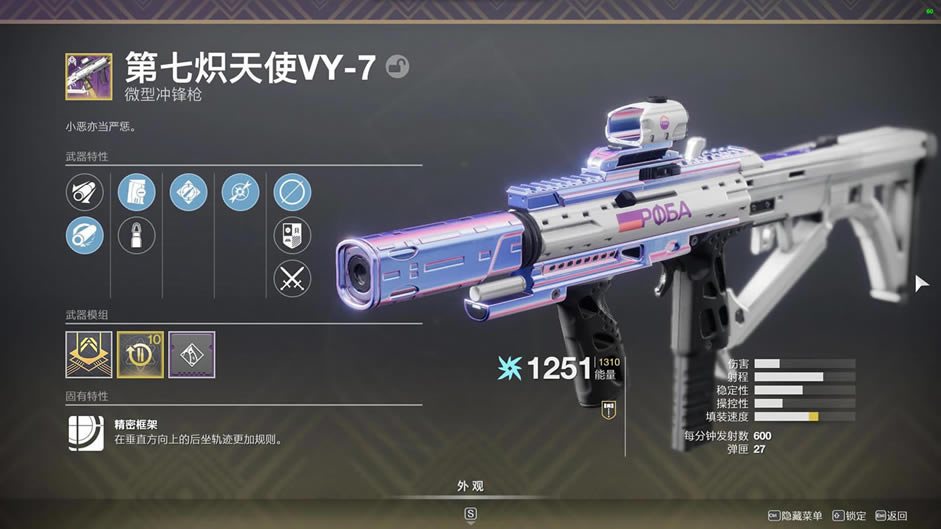This screenshot has height=529, width=941.
Task: Click 返回 to go back
Action: click(x=891, y=516)
